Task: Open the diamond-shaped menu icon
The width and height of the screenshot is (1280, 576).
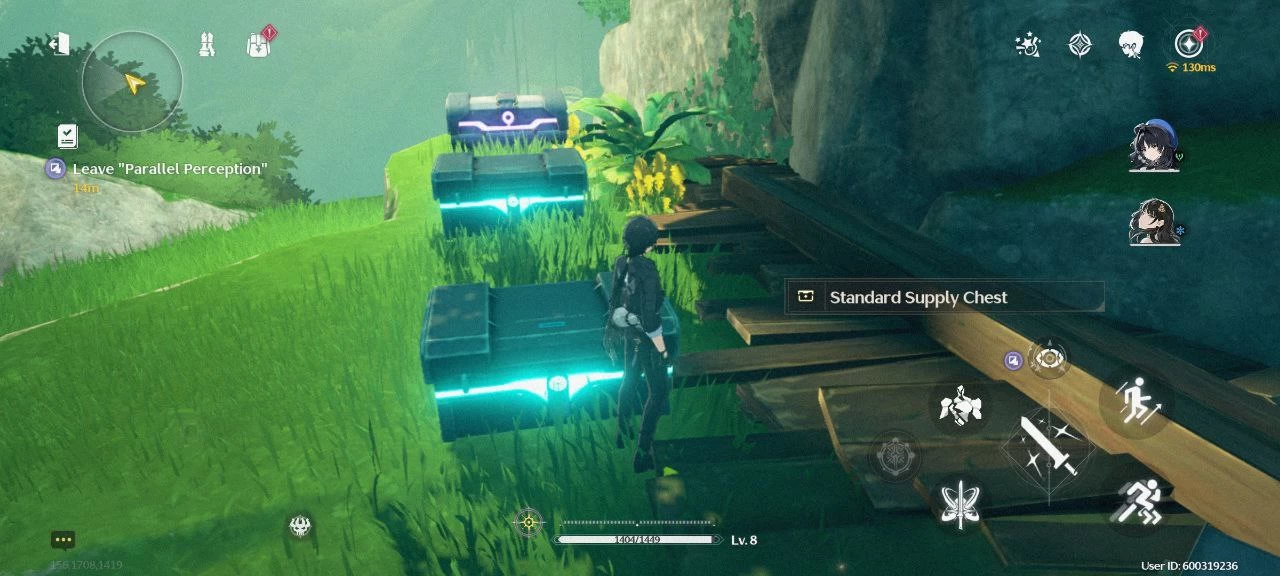Action: click(1080, 45)
